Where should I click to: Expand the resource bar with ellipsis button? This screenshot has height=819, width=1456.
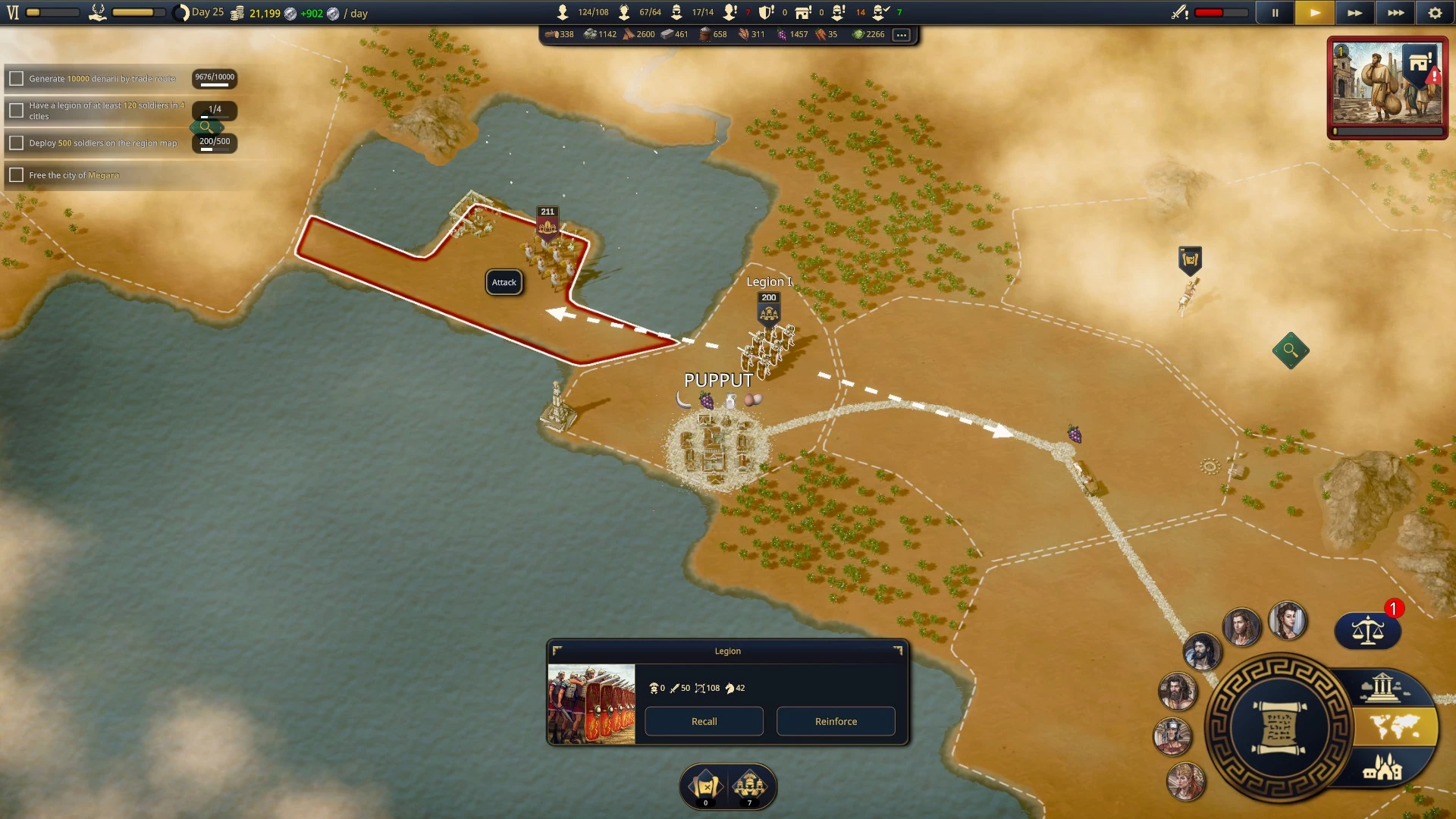point(901,34)
